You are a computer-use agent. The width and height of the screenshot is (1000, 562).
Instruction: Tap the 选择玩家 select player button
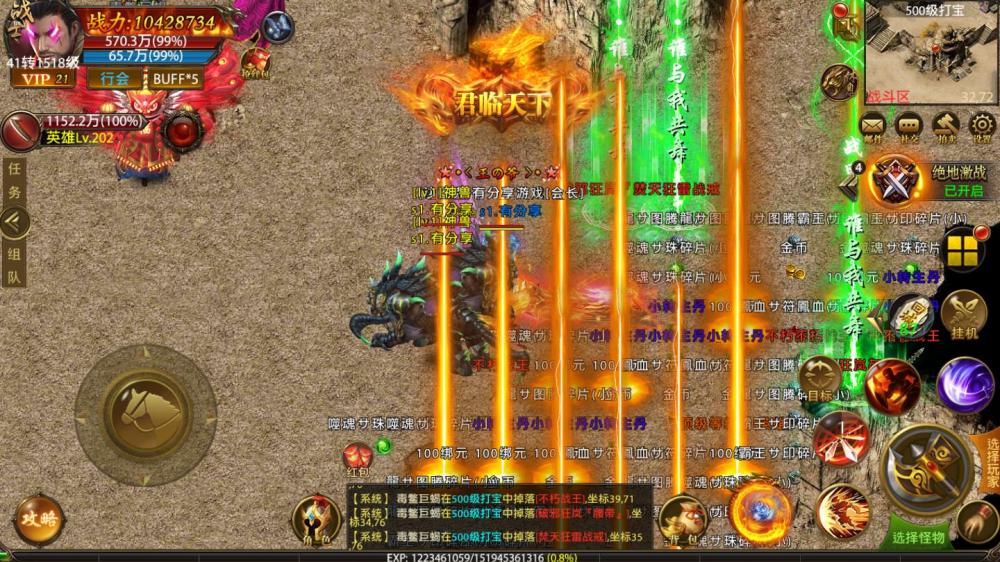(991, 462)
